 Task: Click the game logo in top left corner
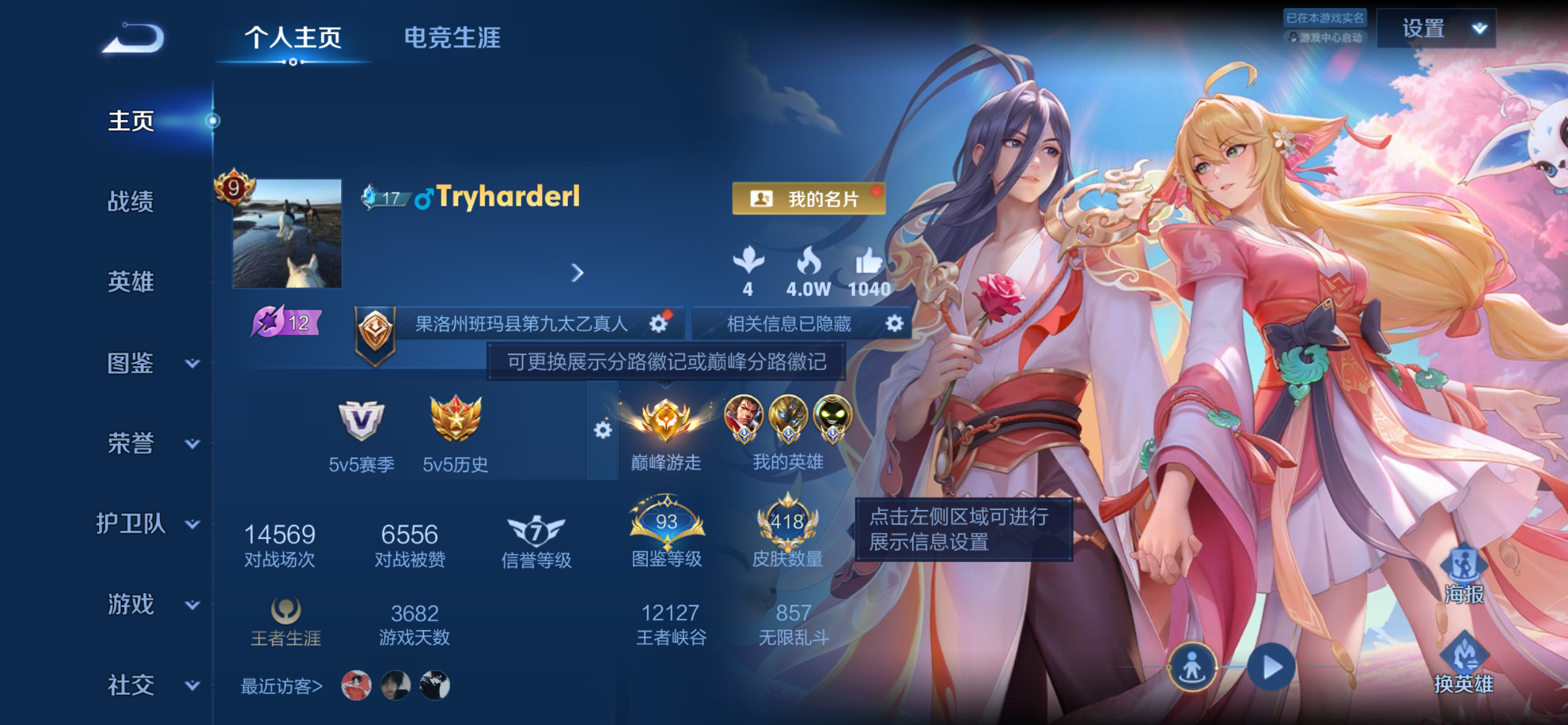(x=132, y=39)
